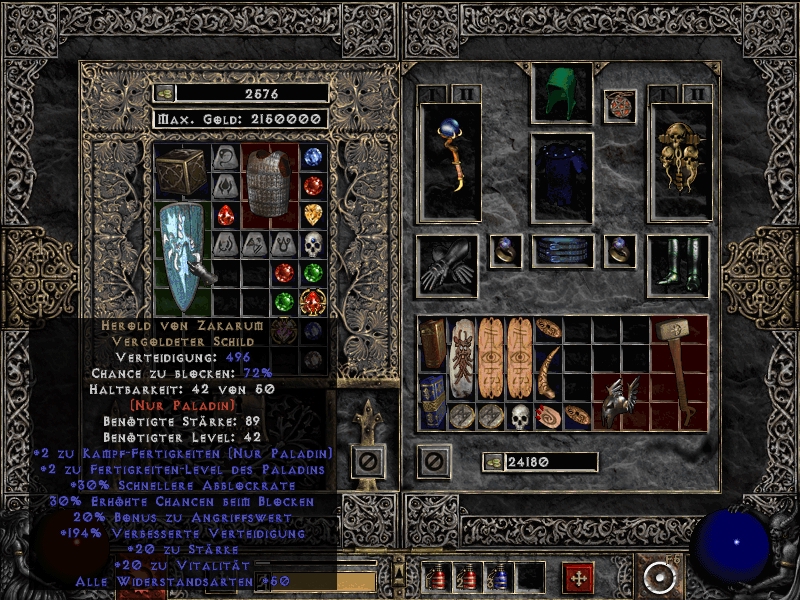Select the blue sapphire gem in stash

(314, 157)
